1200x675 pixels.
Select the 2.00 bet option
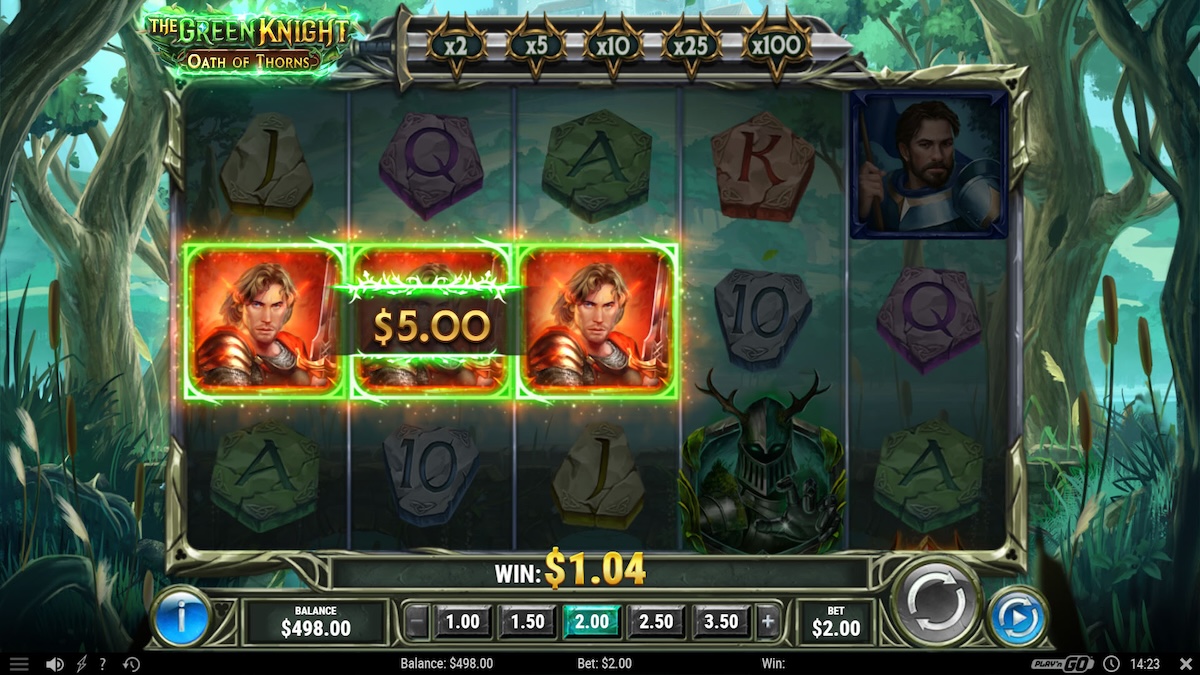tap(592, 622)
